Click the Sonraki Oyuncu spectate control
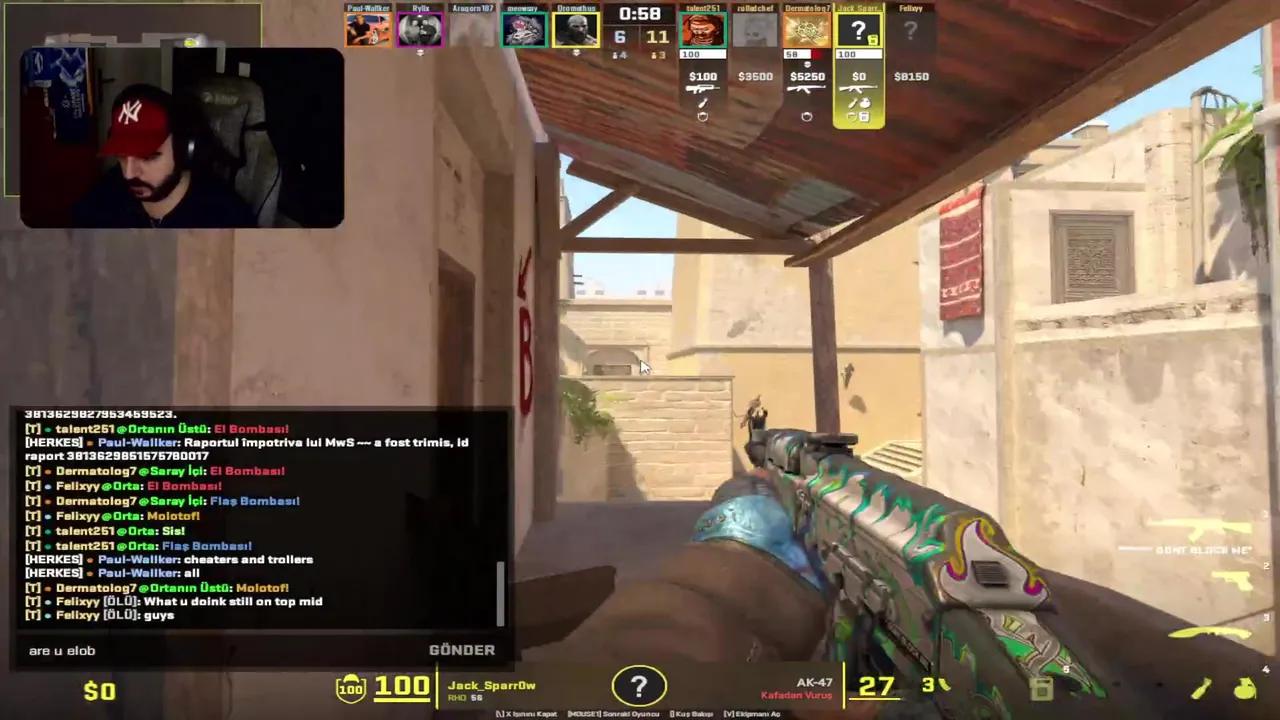Viewport: 1280px width, 720px height. (x=614, y=714)
